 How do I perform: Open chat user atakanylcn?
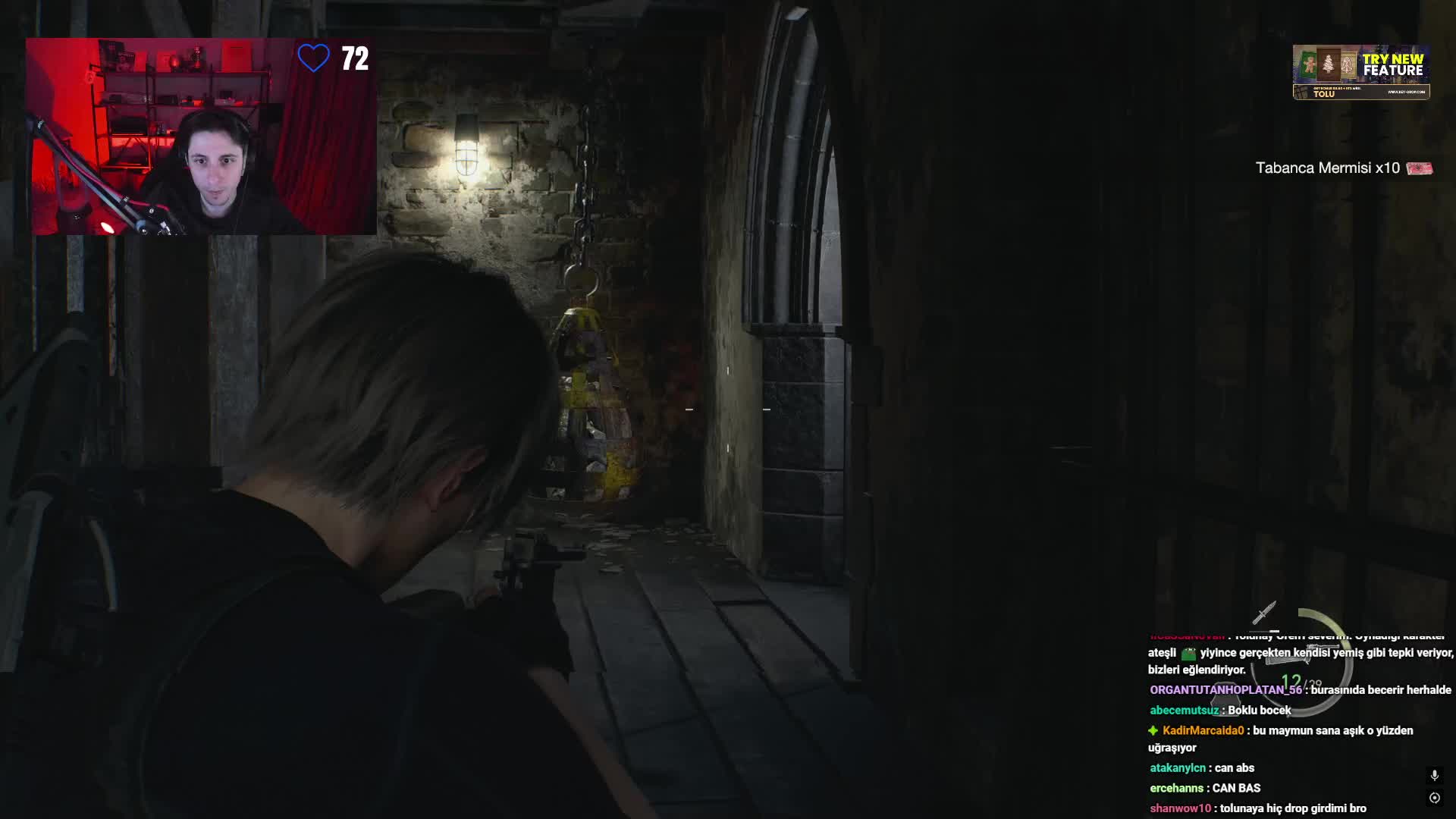click(1177, 768)
